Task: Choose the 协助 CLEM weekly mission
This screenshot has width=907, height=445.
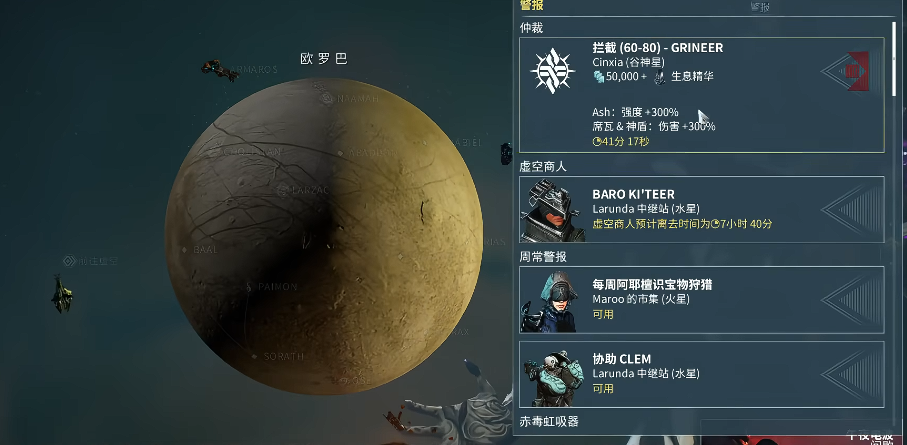Action: click(700, 374)
